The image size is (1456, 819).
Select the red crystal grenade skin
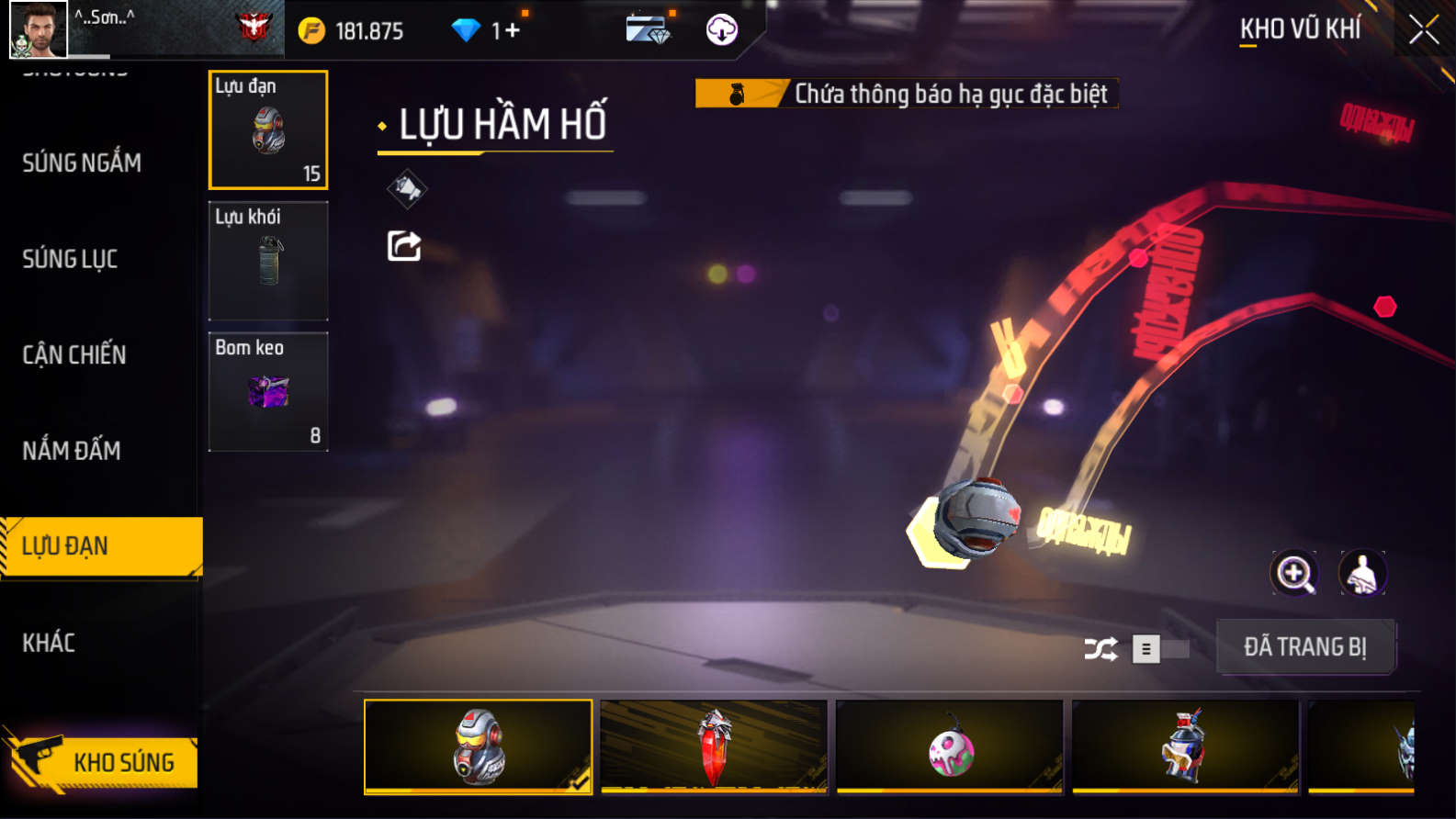coord(714,746)
